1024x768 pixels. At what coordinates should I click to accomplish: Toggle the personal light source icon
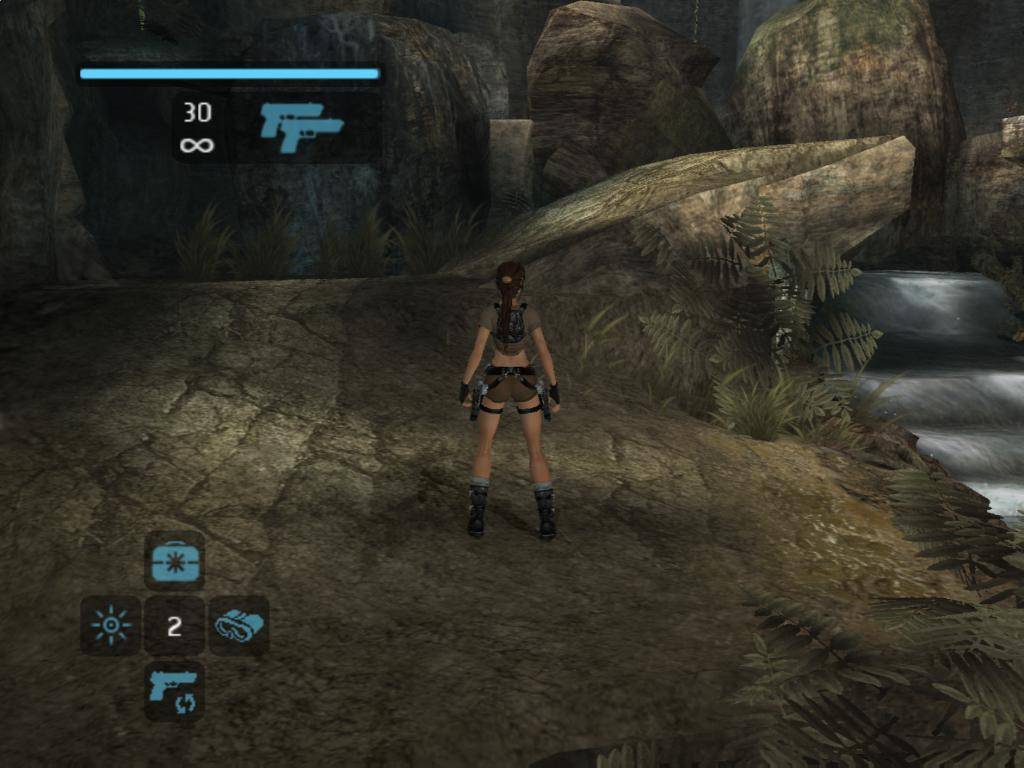[x=110, y=626]
